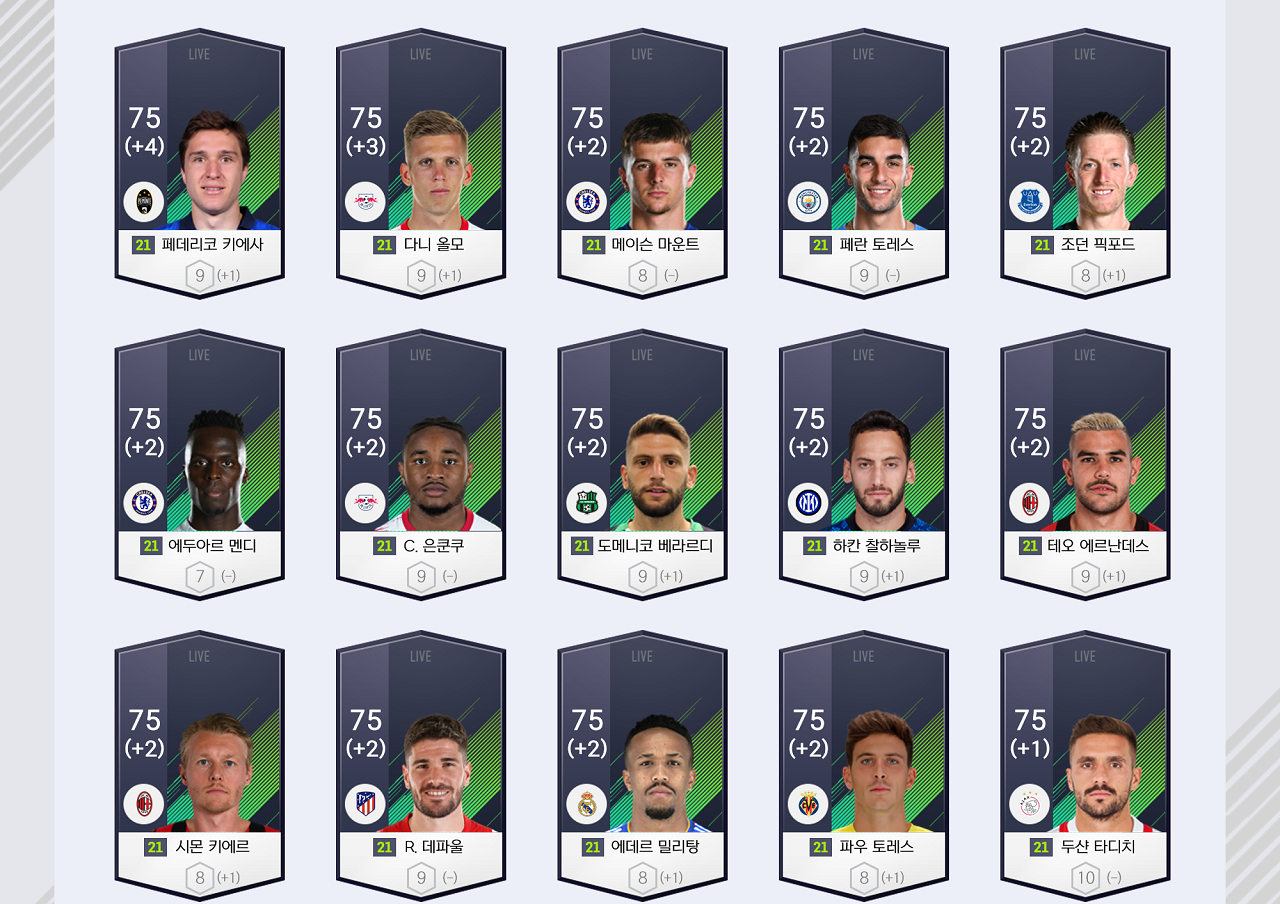The image size is (1280, 904).
Task: Choose the C. 은쿤쿠 player card
Action: click(x=421, y=466)
